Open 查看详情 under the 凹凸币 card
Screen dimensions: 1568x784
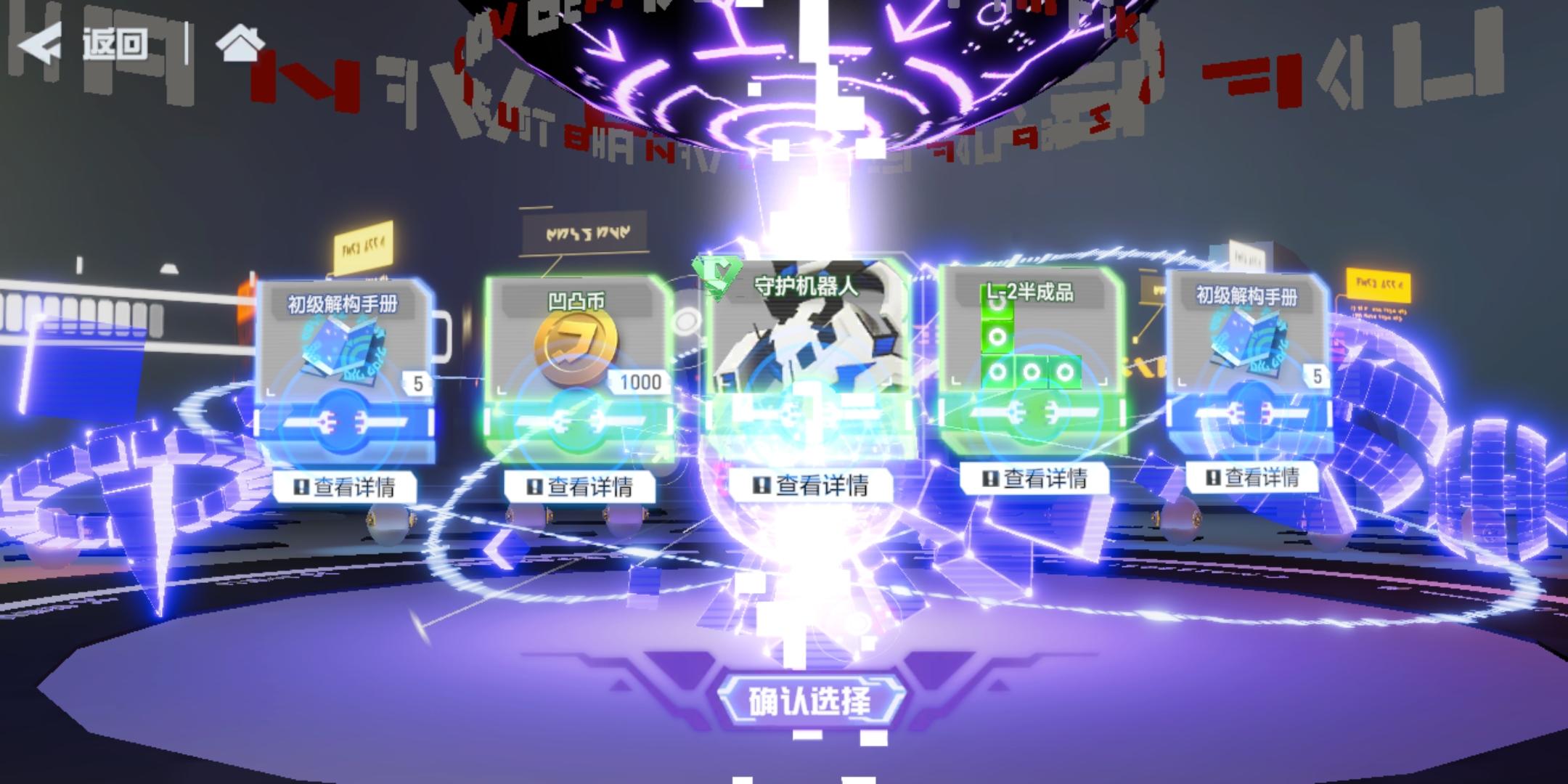[x=581, y=488]
